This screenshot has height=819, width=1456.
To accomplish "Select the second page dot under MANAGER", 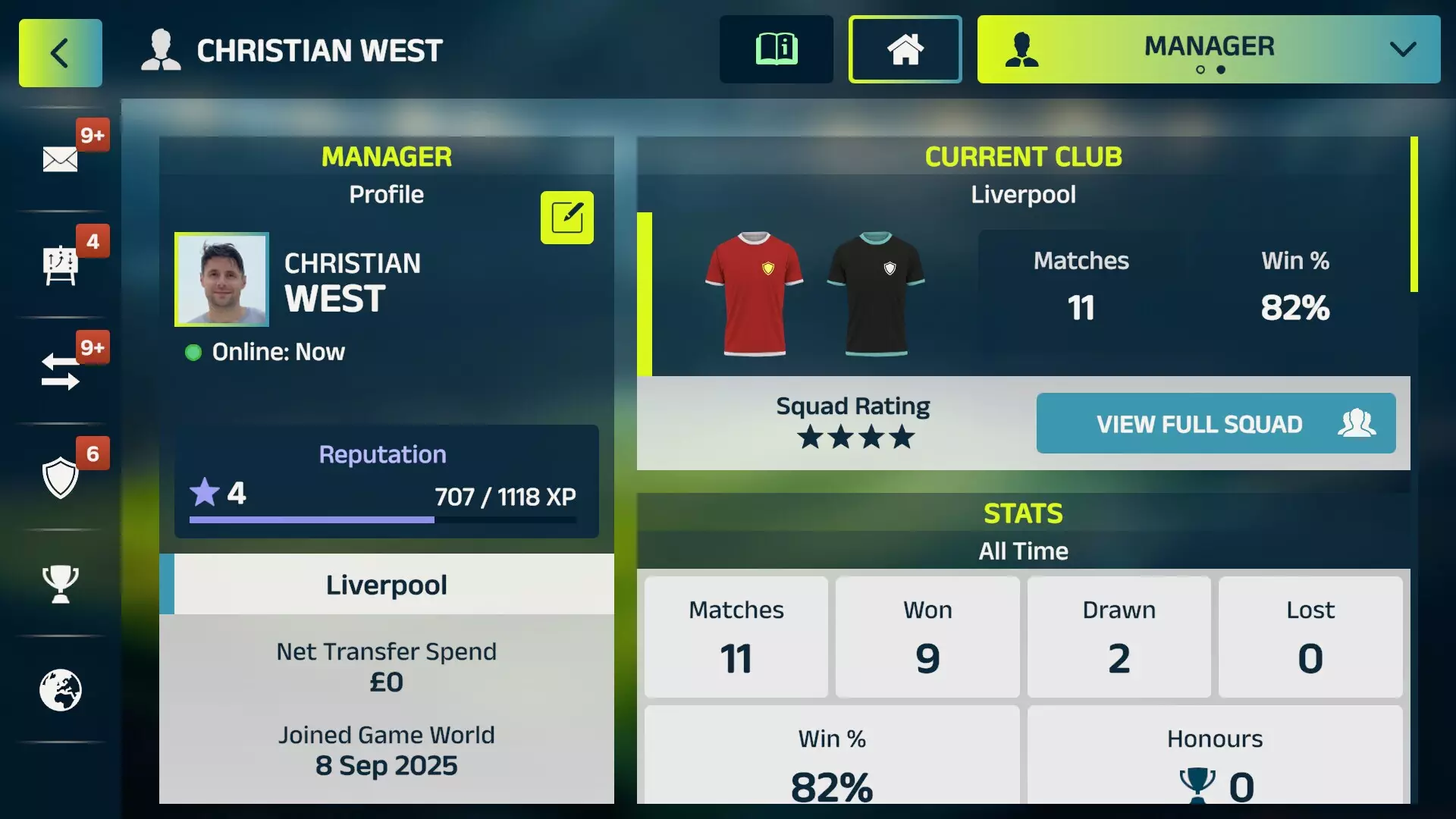I will pyautogui.click(x=1222, y=71).
